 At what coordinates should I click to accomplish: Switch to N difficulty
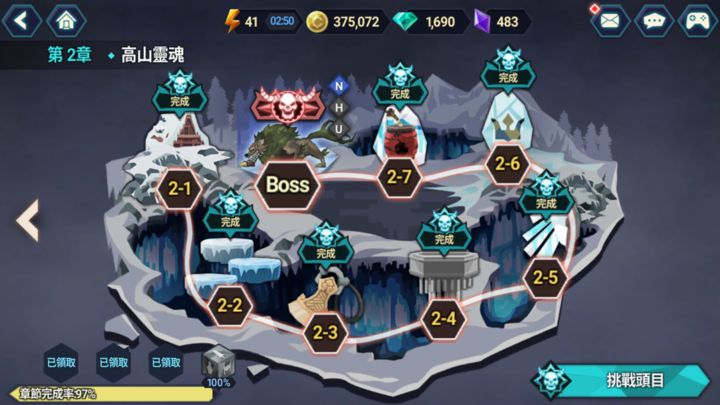pyautogui.click(x=338, y=86)
